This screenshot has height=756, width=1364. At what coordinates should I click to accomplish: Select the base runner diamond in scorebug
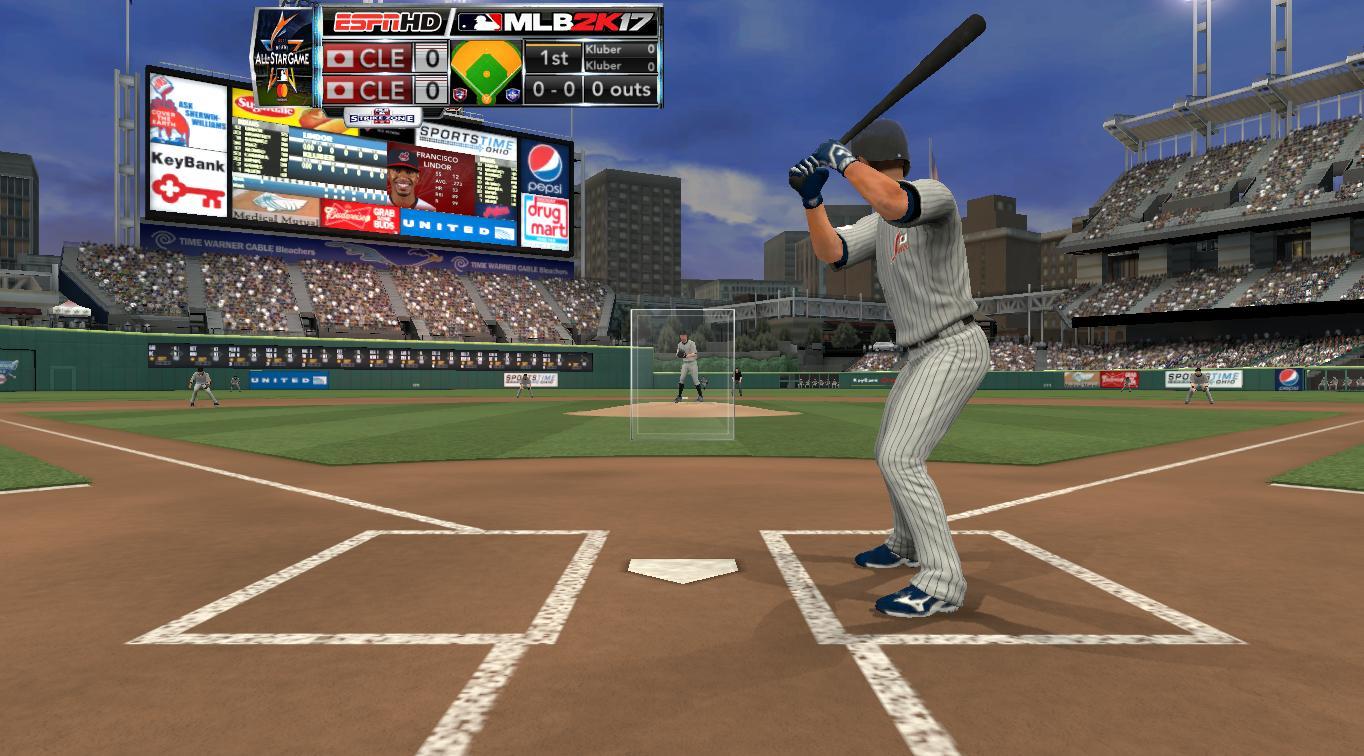pyautogui.click(x=486, y=72)
